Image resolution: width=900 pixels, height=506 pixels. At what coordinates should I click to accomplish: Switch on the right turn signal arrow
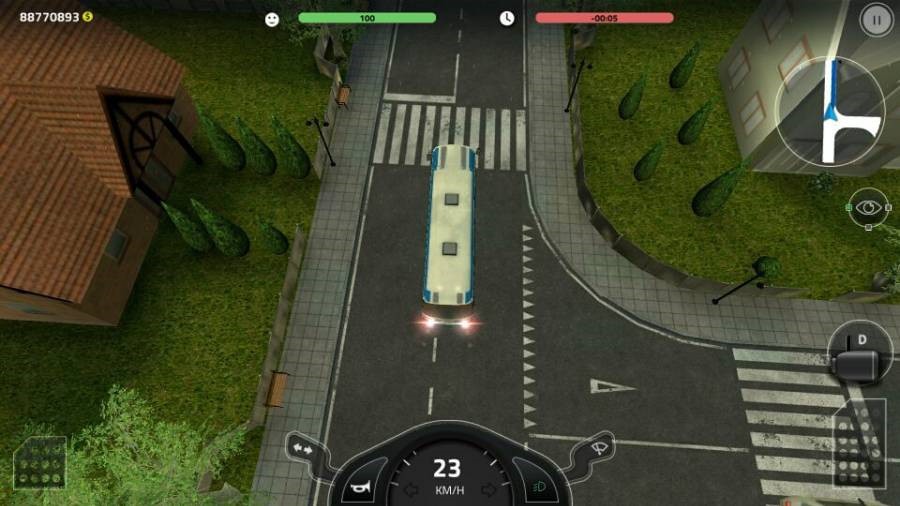click(488, 489)
